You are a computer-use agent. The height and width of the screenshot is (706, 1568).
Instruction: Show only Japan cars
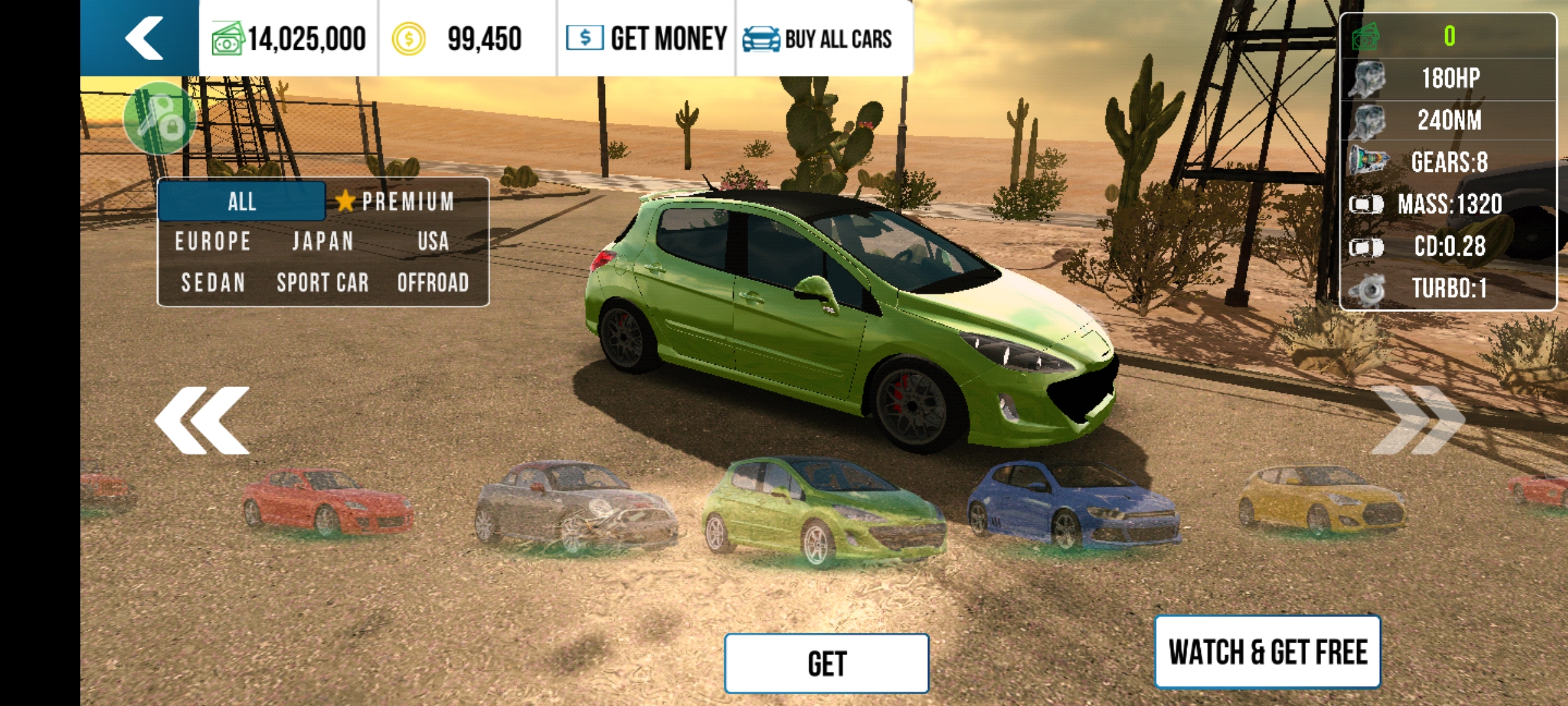pos(323,242)
